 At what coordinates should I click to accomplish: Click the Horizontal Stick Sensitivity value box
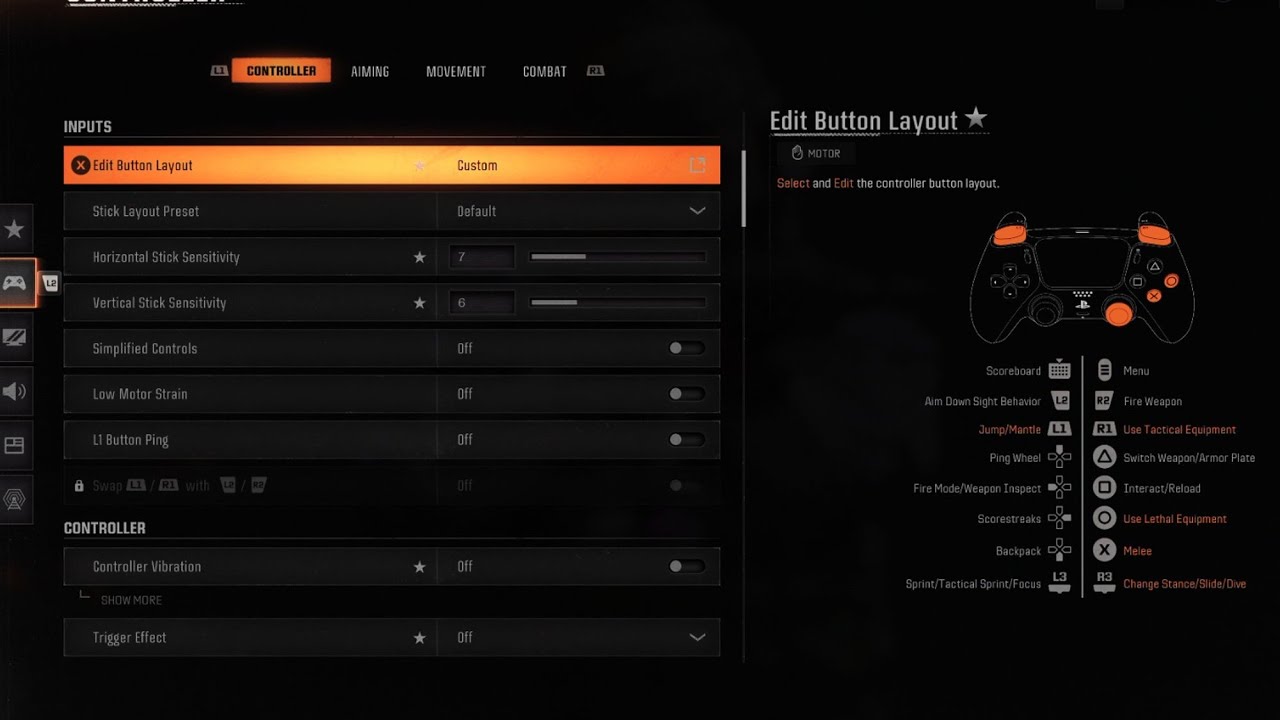pyautogui.click(x=481, y=257)
